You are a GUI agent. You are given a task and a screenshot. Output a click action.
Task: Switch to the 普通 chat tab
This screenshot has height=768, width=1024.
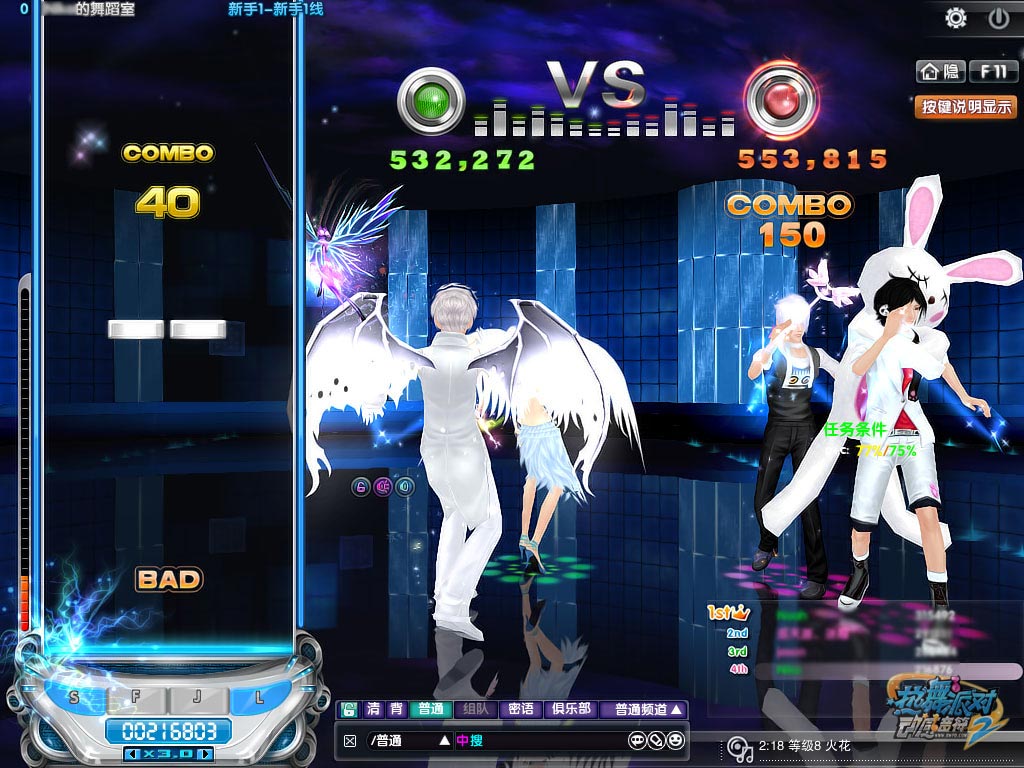[x=430, y=710]
